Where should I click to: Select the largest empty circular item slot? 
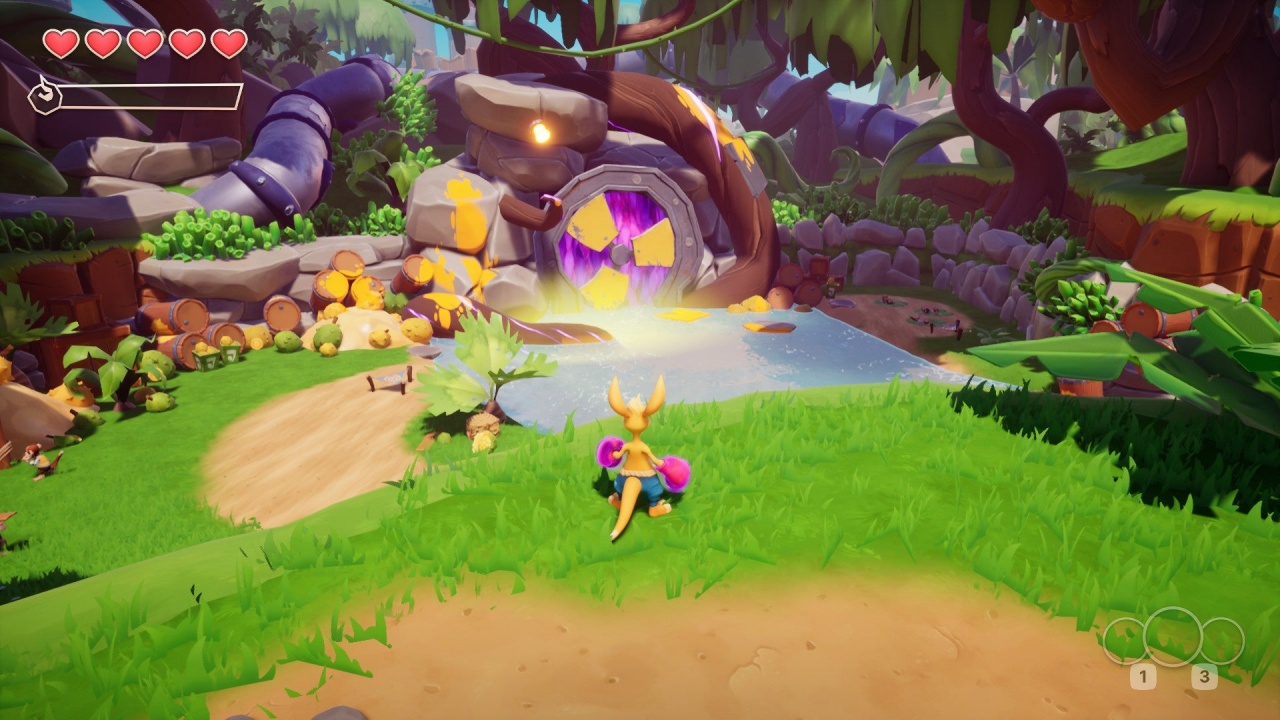coord(1172,637)
